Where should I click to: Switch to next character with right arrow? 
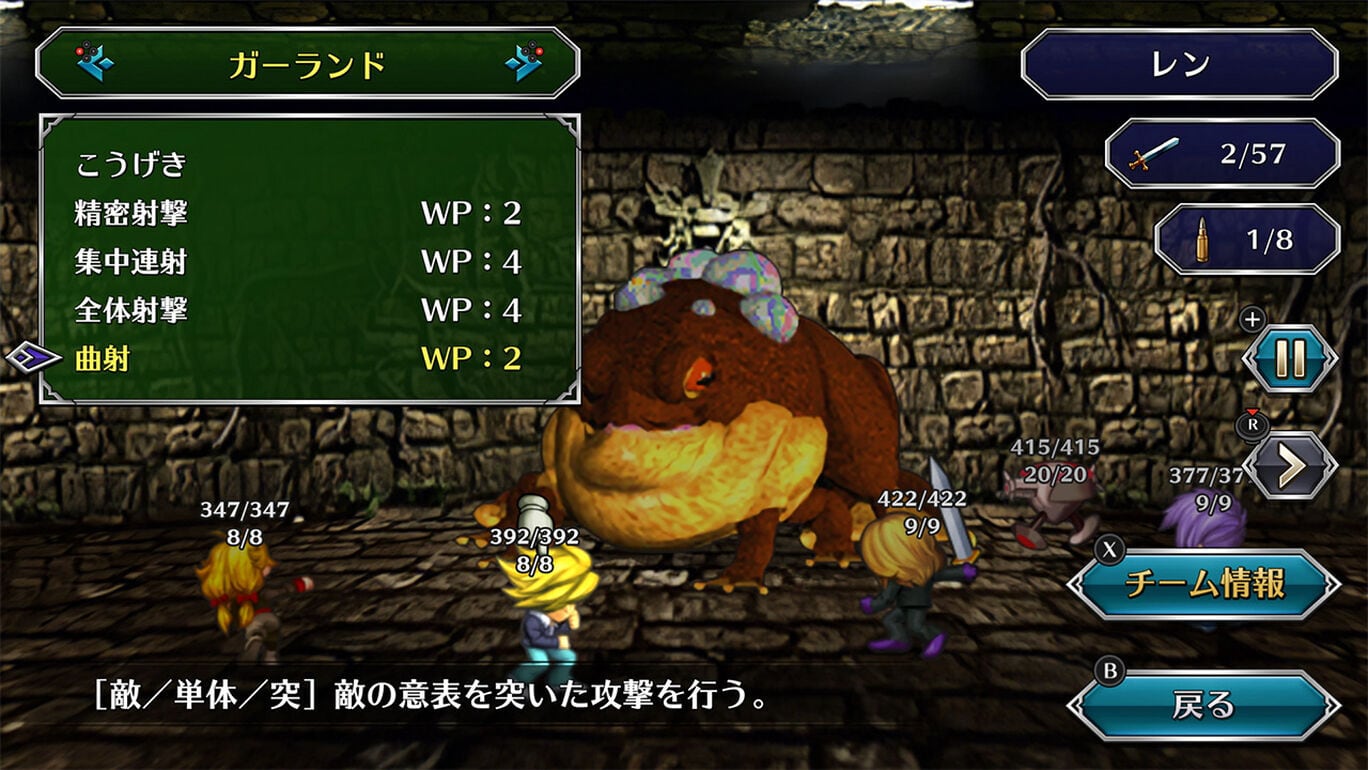coord(523,63)
